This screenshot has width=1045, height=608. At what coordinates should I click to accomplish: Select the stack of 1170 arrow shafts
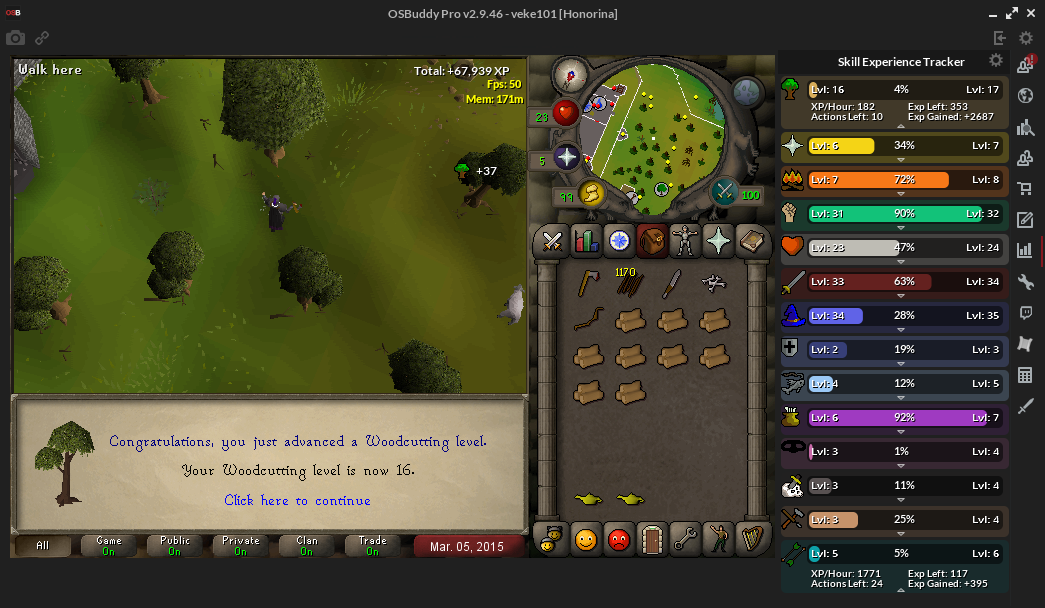pos(630,283)
